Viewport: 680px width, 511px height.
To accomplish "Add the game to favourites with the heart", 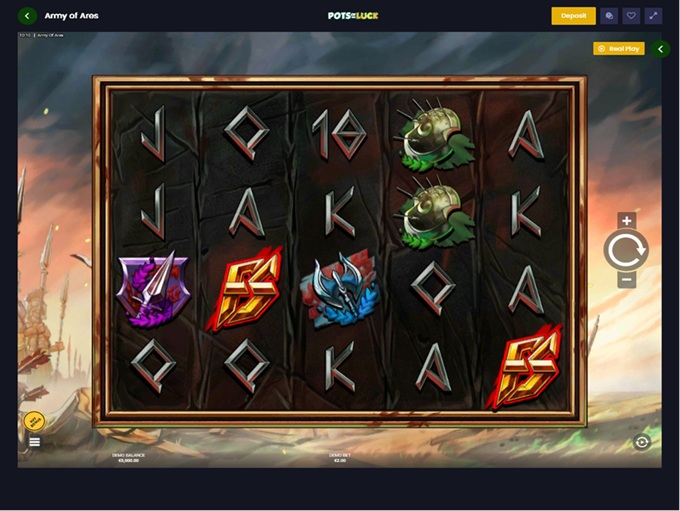I will click(631, 16).
